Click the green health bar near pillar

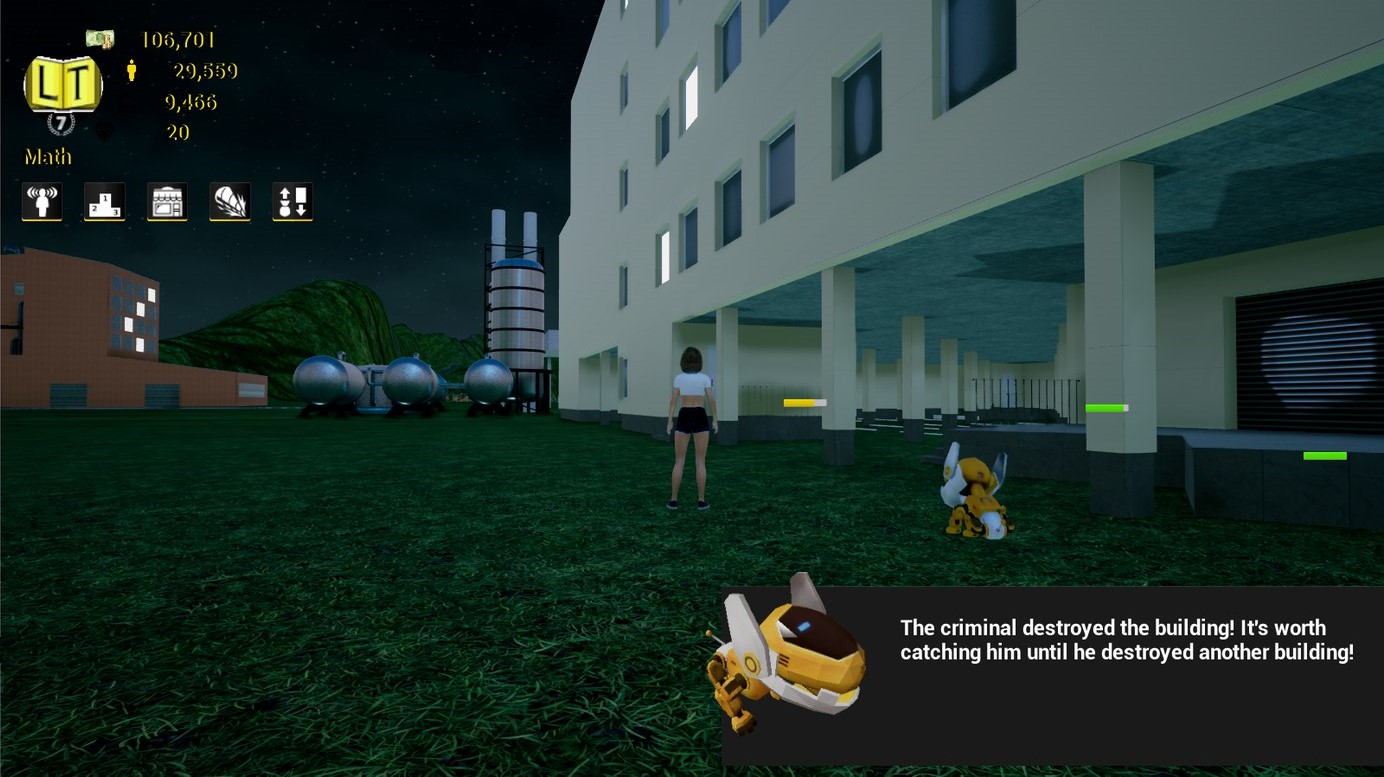(x=1105, y=407)
